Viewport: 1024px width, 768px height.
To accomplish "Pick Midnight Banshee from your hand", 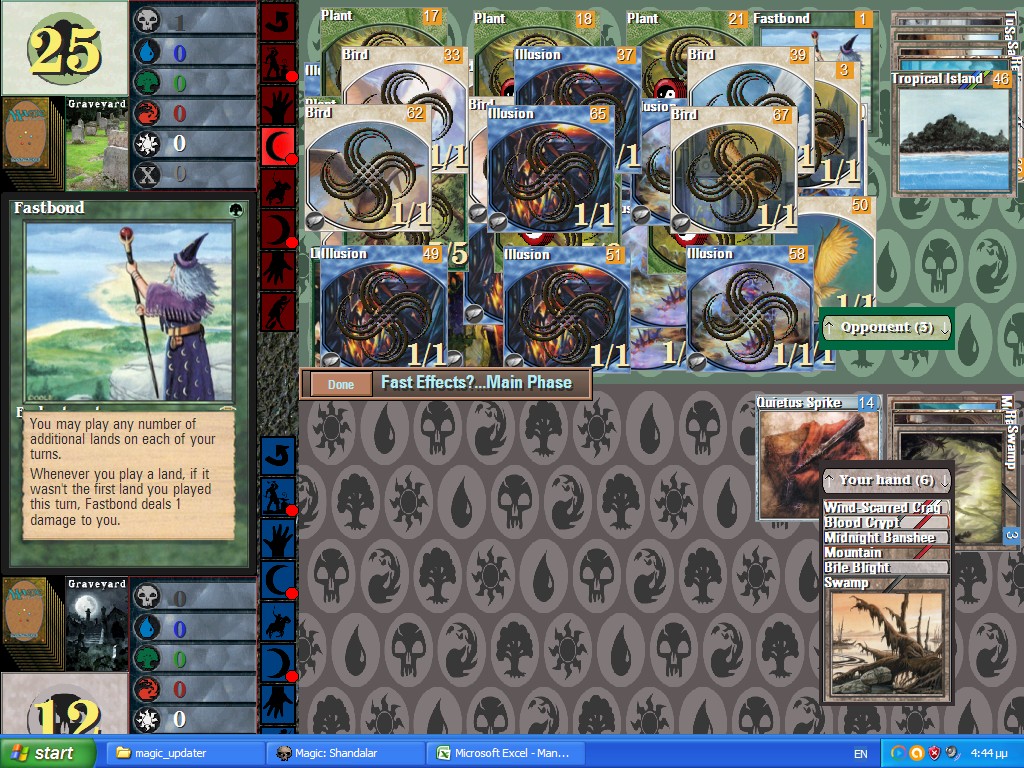I will point(883,538).
